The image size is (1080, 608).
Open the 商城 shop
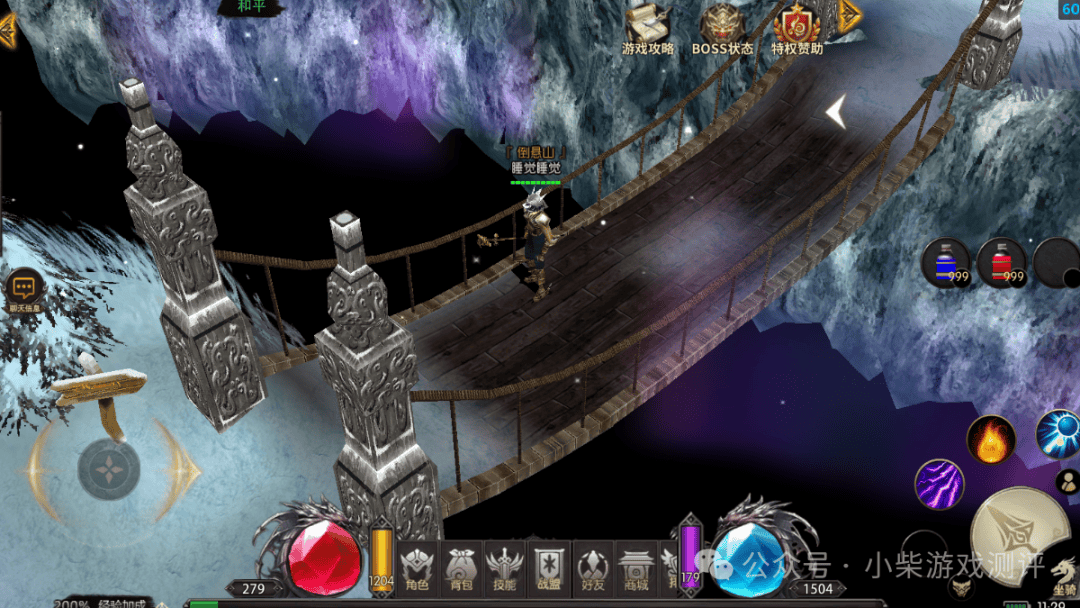(x=636, y=569)
